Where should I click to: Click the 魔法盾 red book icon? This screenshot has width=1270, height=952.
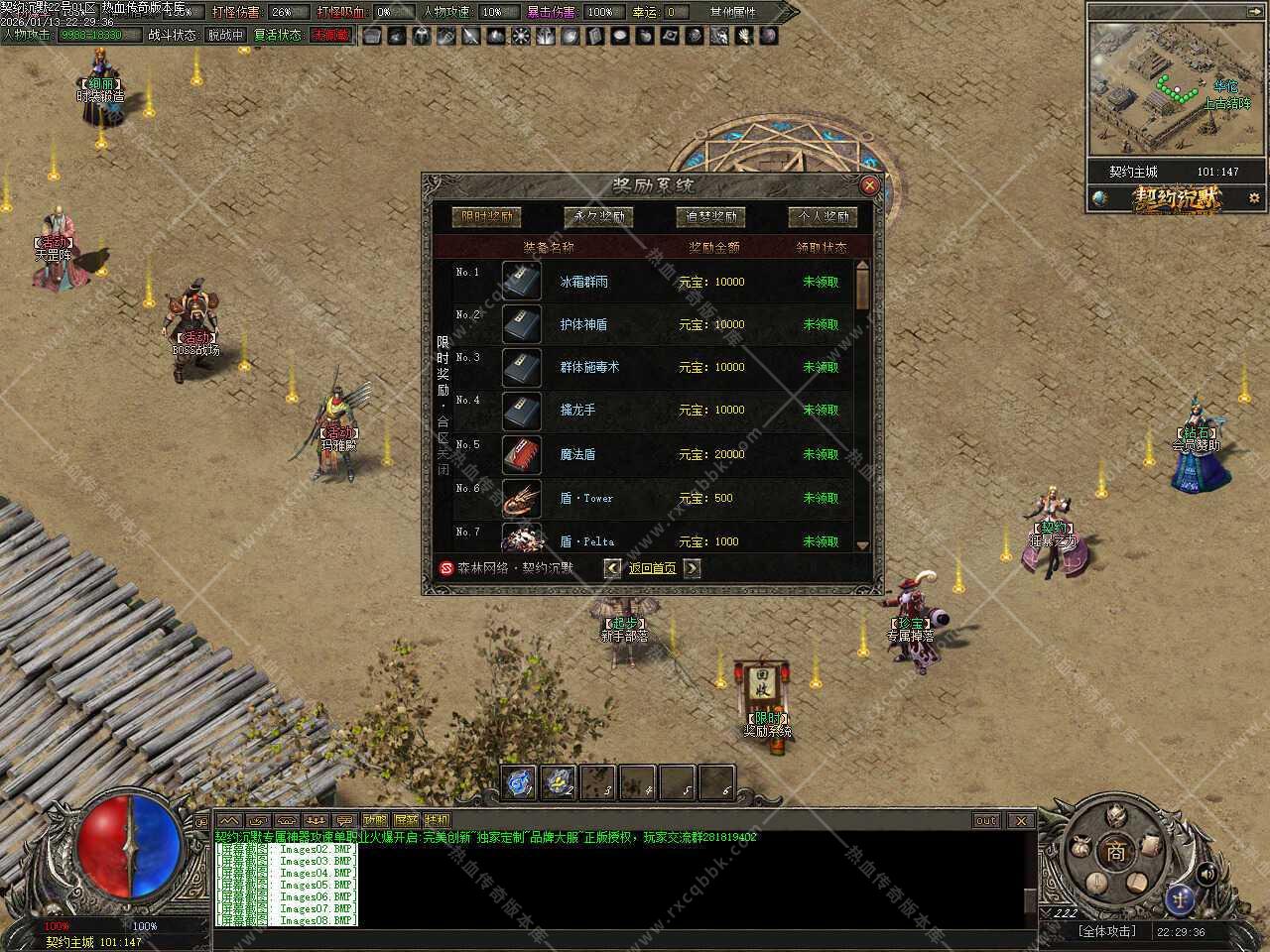click(521, 454)
